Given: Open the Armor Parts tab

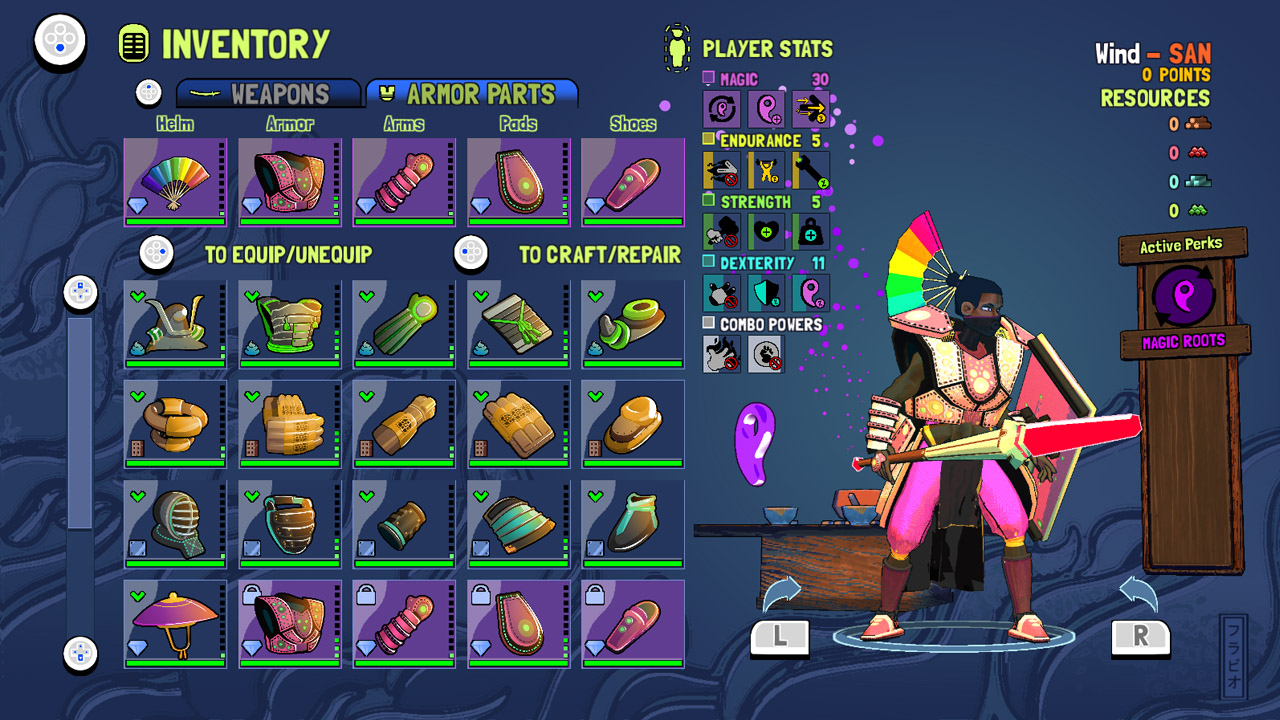Looking at the screenshot, I should (472, 92).
